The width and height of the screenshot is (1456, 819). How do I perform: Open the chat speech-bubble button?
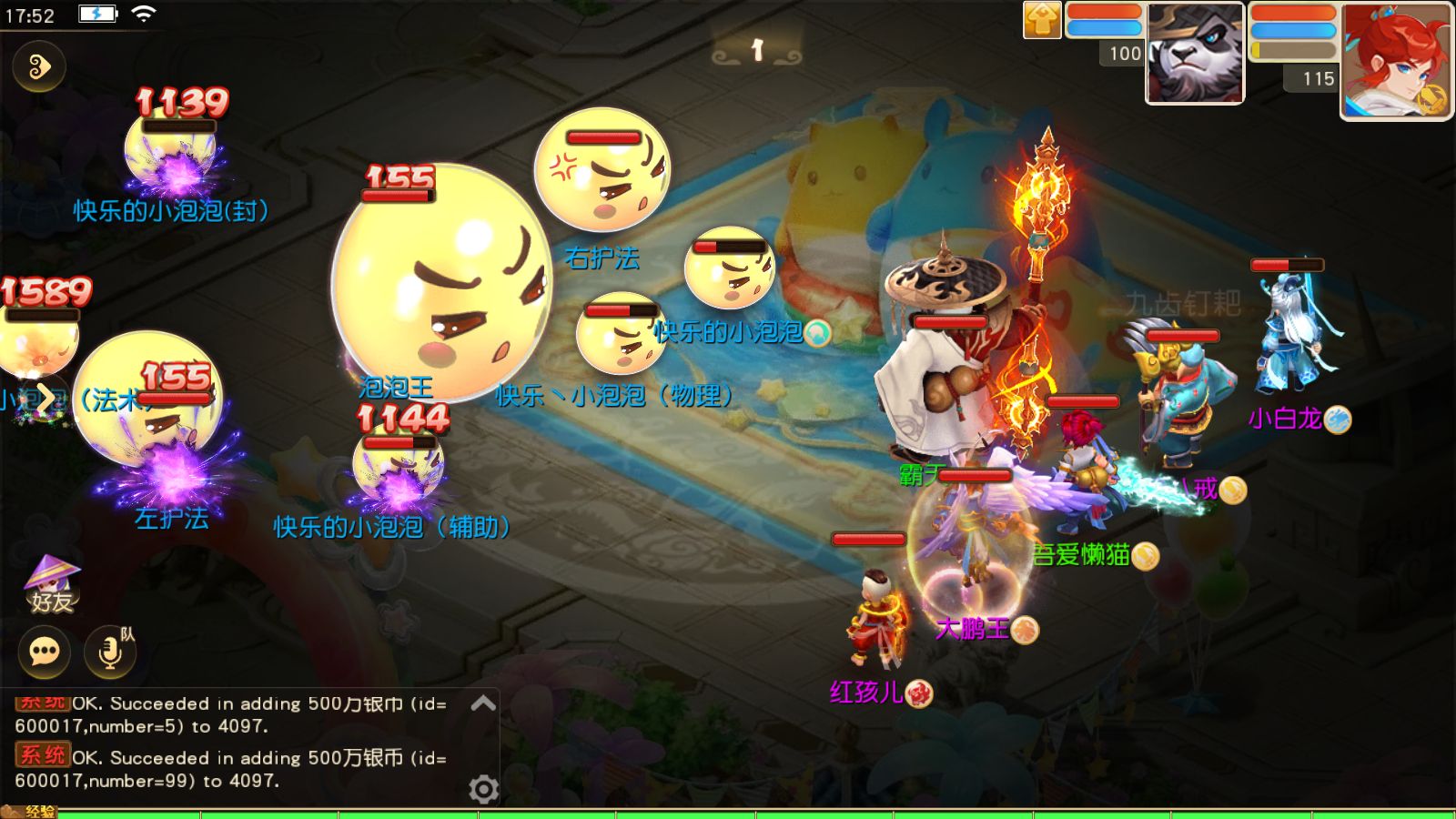(x=45, y=652)
